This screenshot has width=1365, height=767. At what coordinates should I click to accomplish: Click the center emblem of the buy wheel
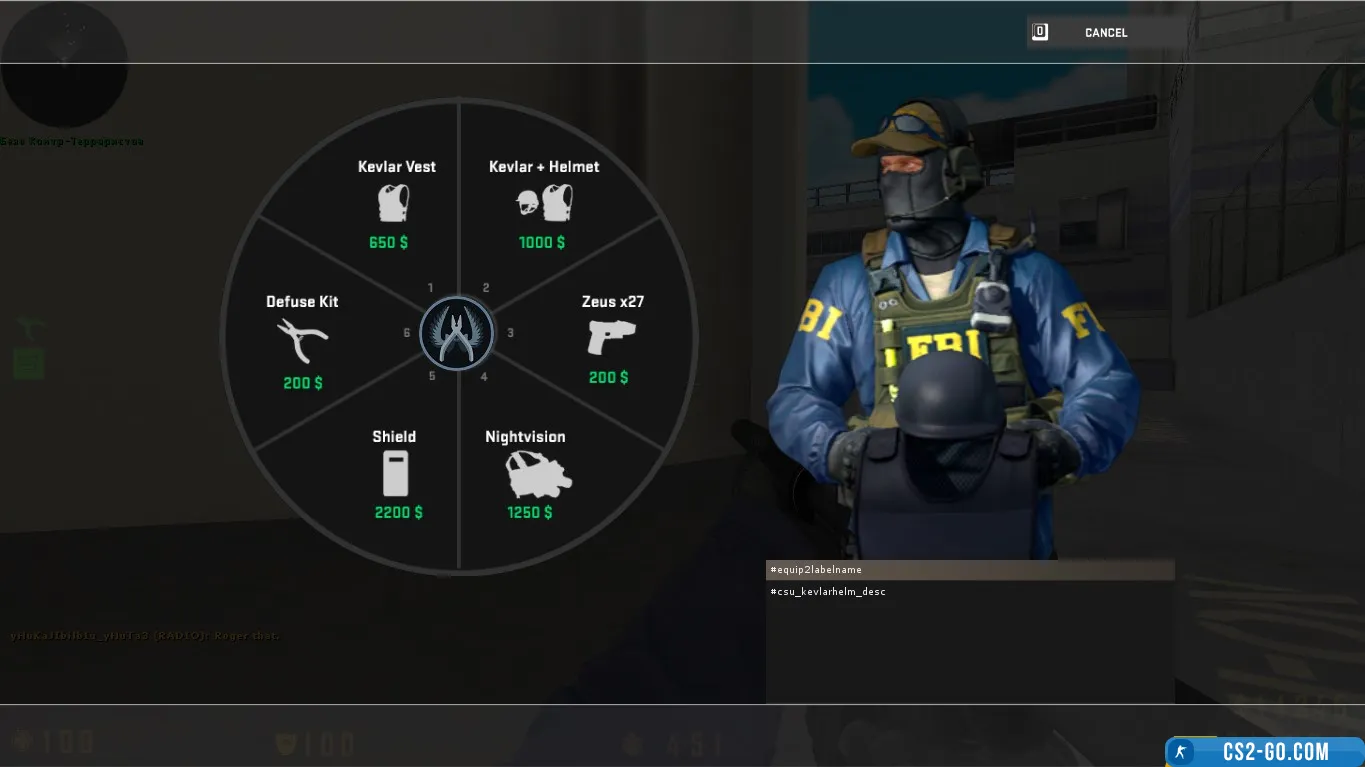point(457,333)
